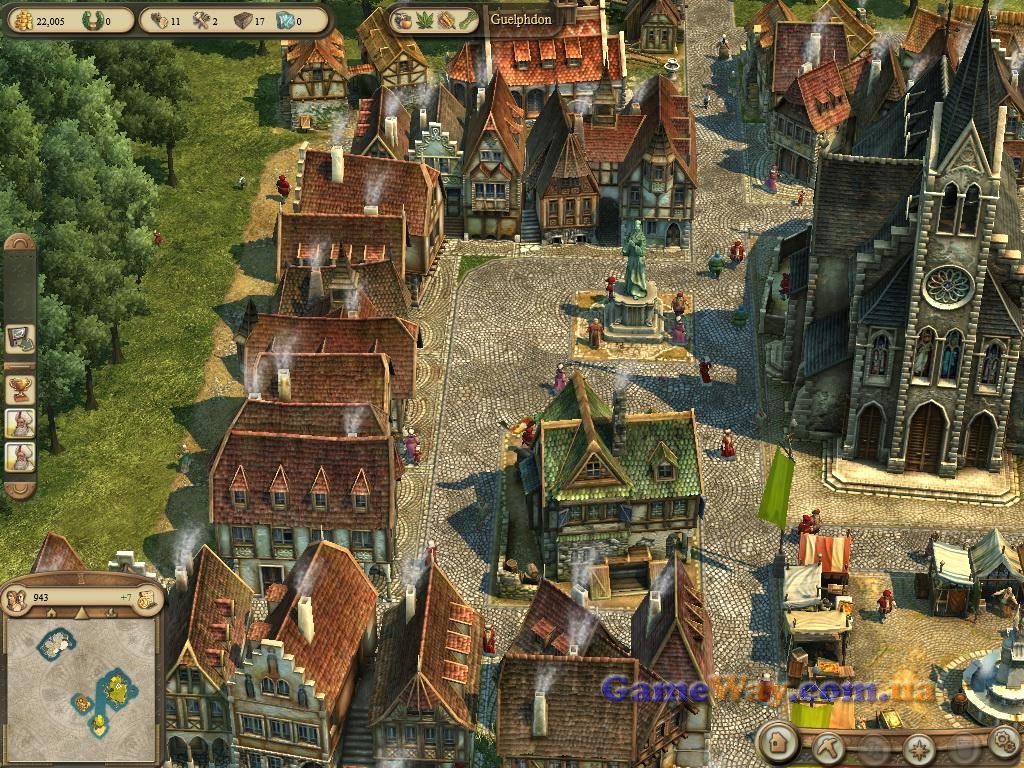The image size is (1024, 768).
Task: Click the gold coins treasury icon
Action: pyautogui.click(x=22, y=19)
